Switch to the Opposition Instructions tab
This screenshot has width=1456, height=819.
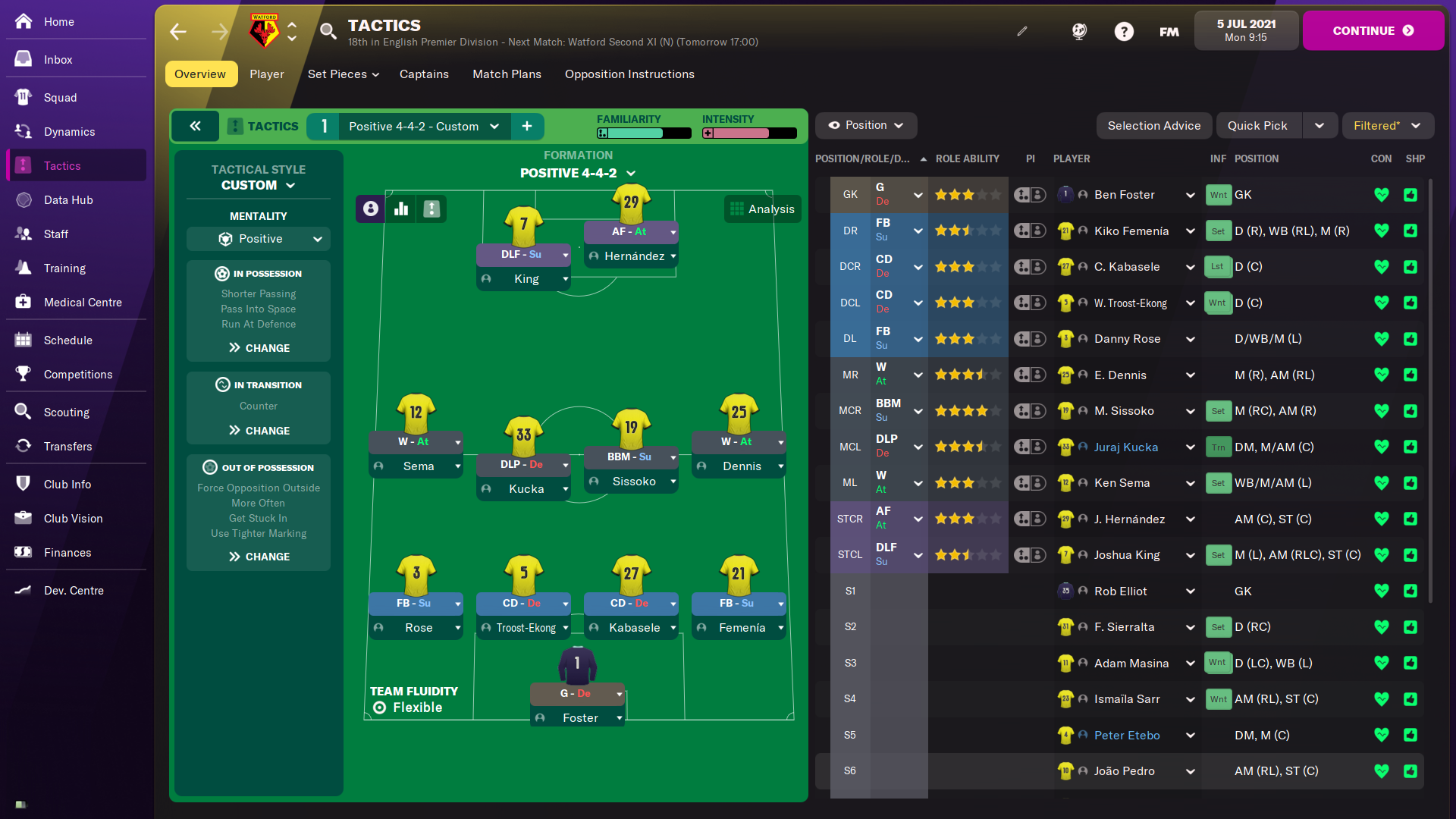(x=629, y=74)
